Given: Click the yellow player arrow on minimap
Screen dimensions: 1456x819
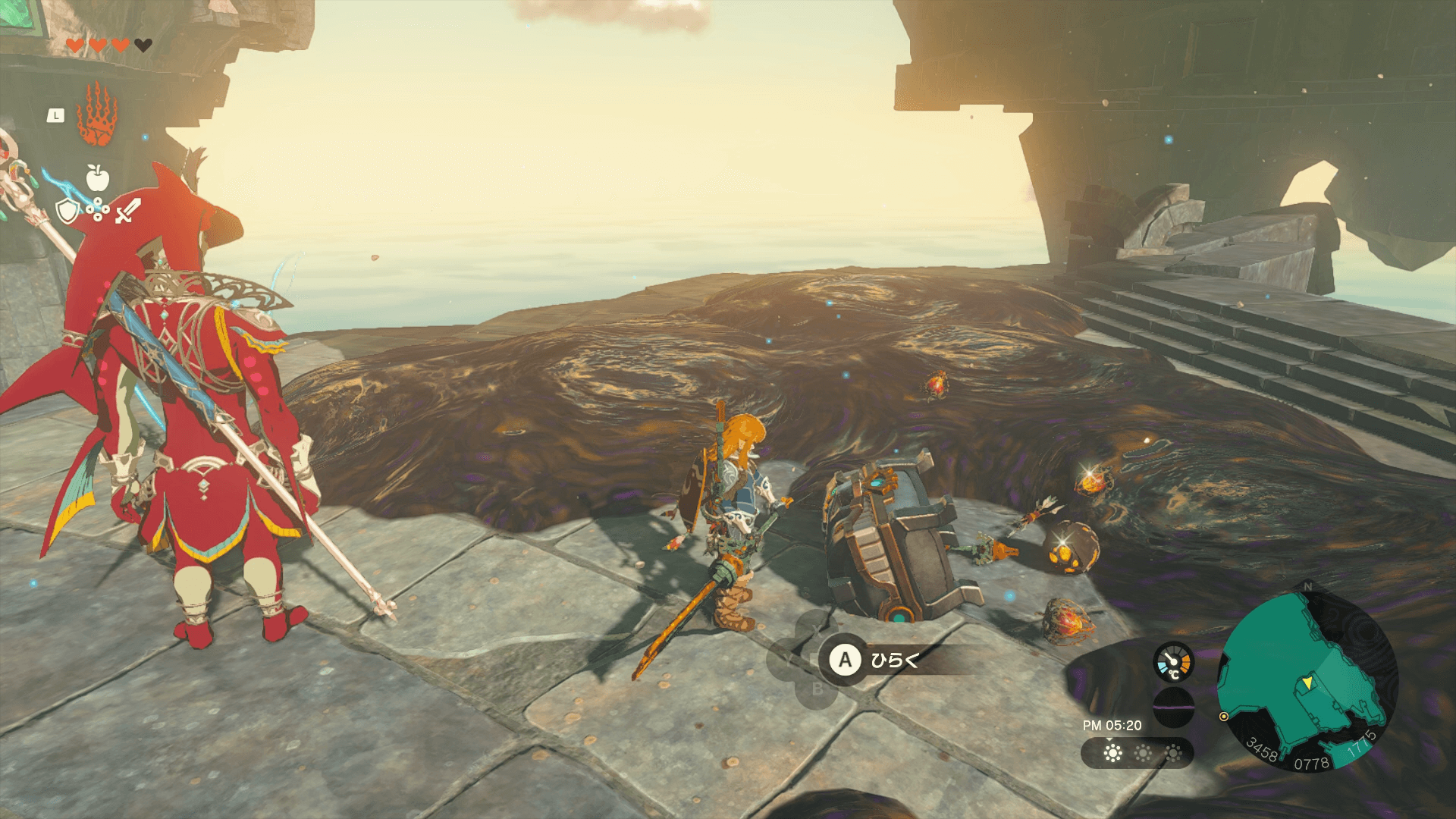Looking at the screenshot, I should pos(1307,684).
